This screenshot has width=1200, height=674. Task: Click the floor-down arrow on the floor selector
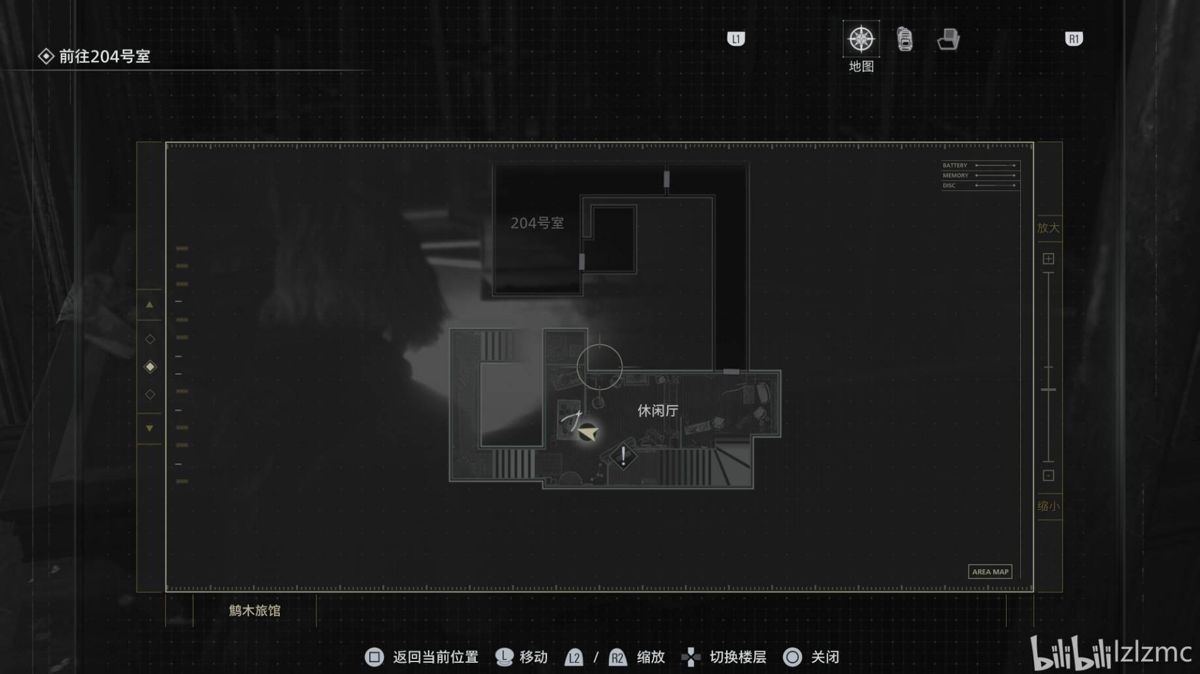pyautogui.click(x=150, y=428)
